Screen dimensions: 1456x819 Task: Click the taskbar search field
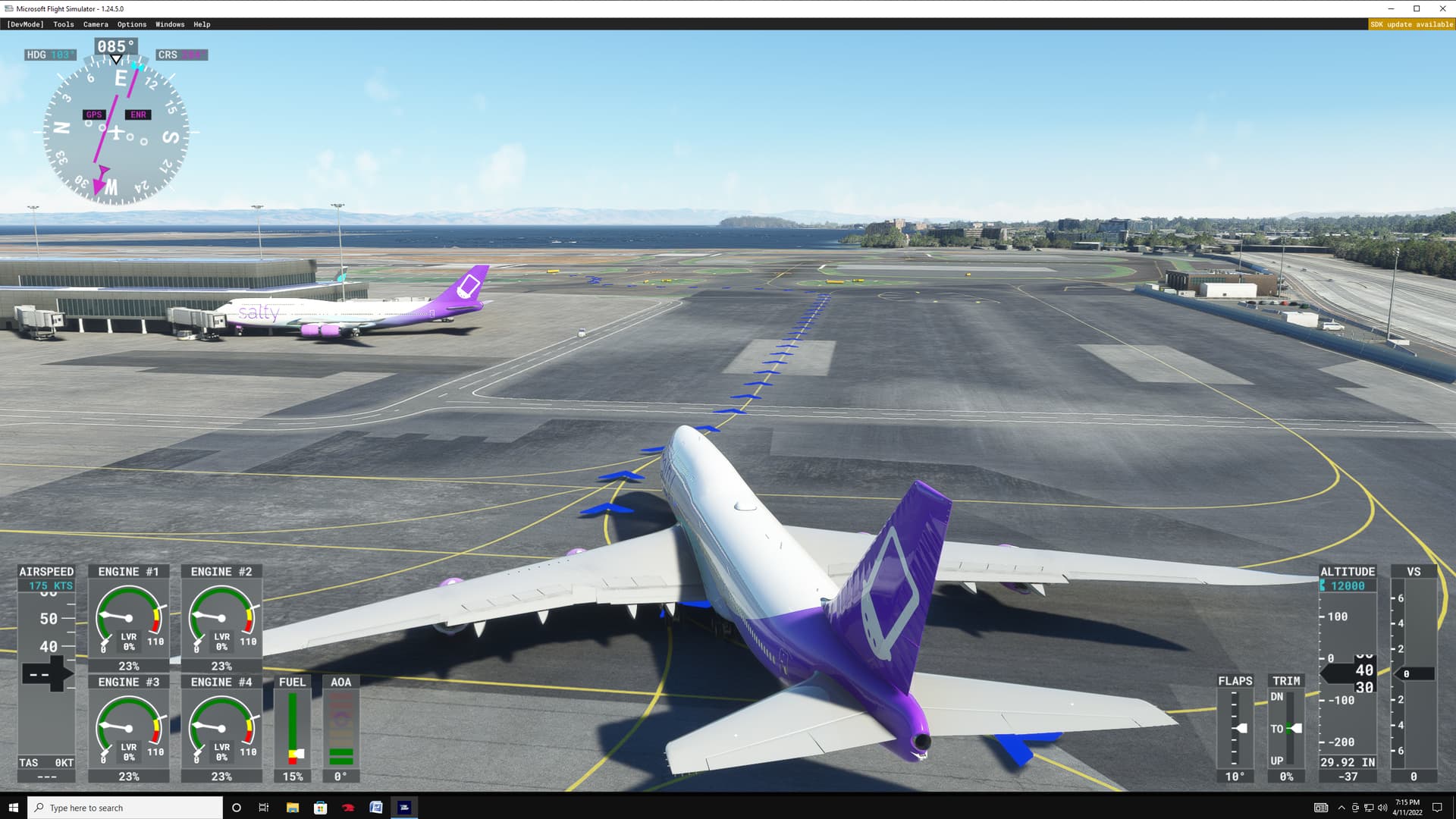tap(125, 807)
